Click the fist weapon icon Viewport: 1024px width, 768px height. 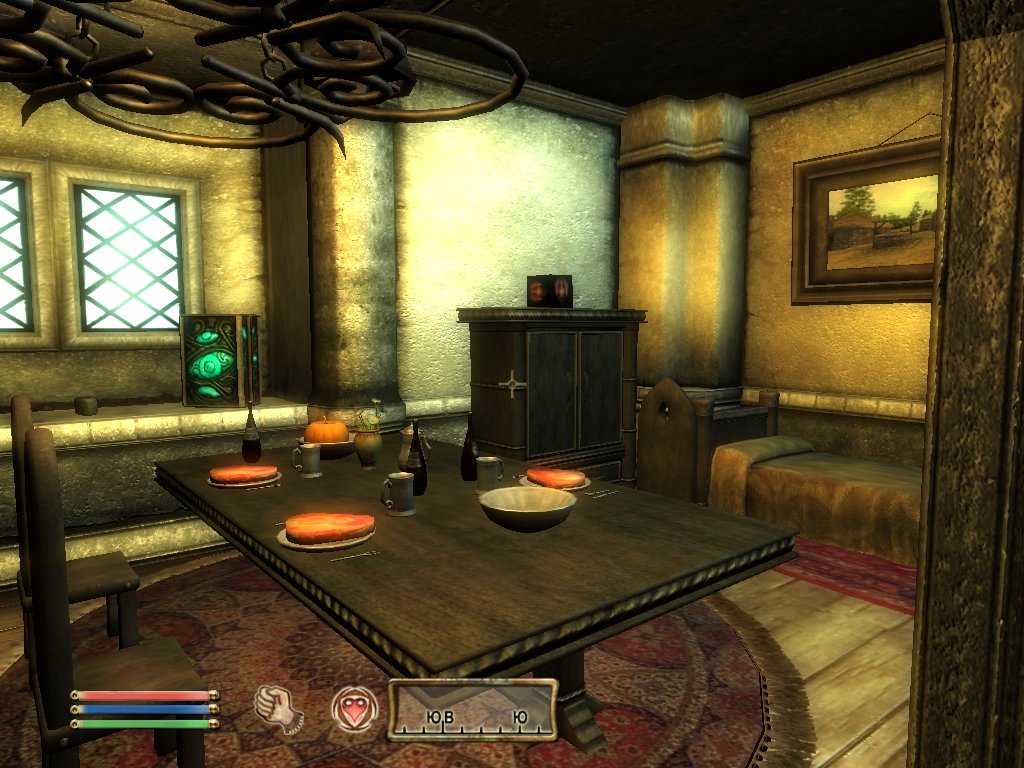coord(278,708)
